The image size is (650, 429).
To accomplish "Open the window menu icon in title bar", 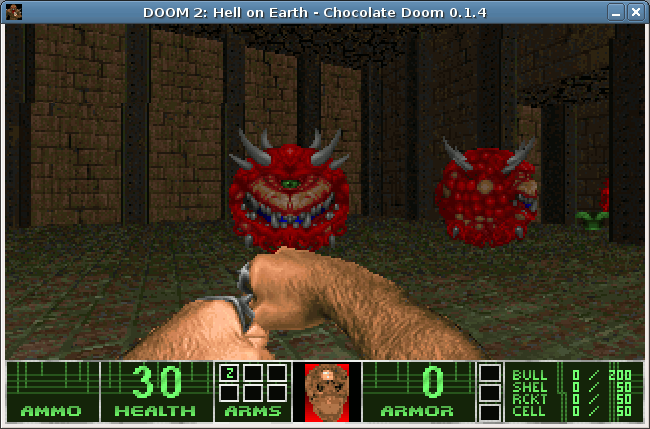I will tap(13, 12).
